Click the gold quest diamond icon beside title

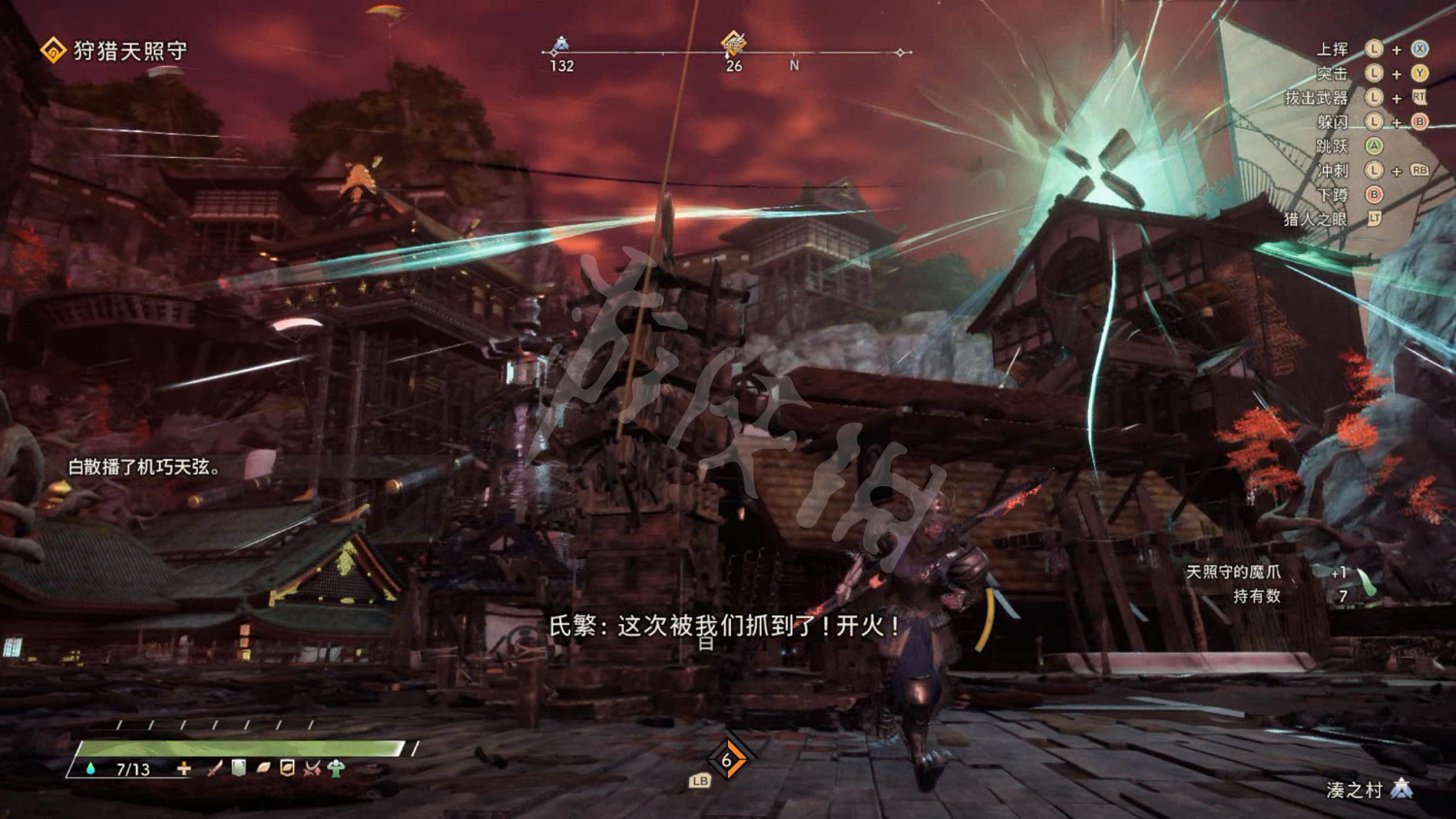point(52,50)
